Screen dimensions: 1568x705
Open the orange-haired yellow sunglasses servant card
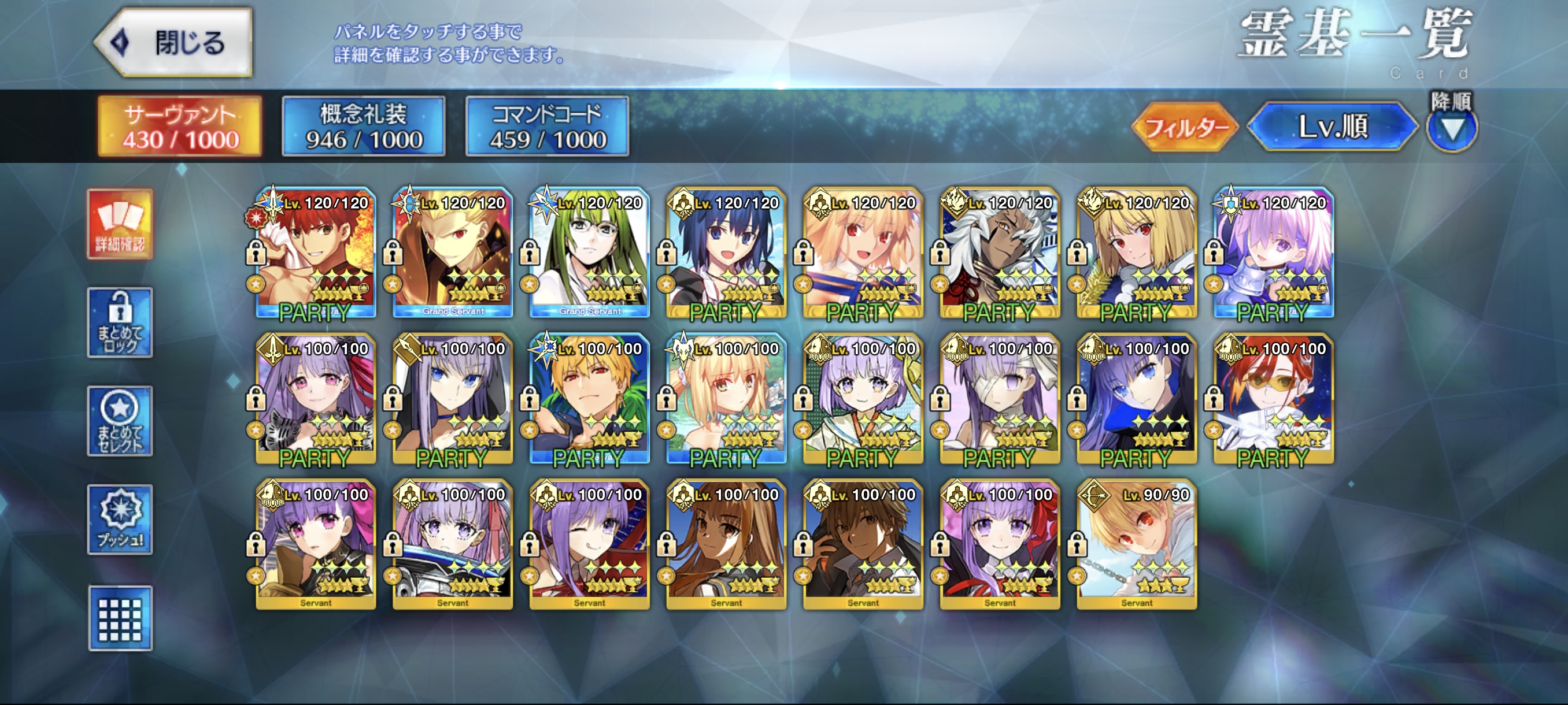(1273, 398)
